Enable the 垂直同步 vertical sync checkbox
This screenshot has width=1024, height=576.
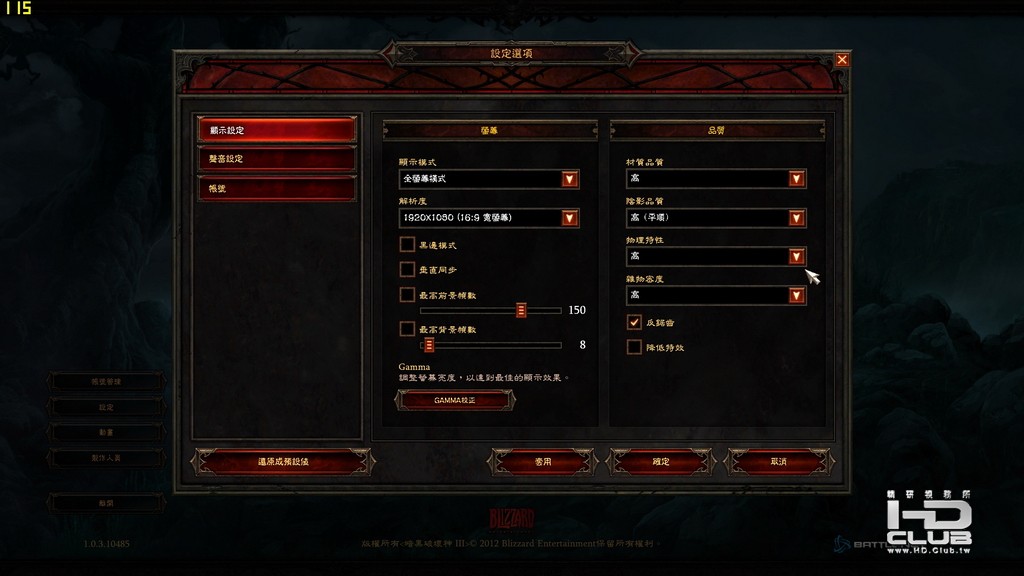pyautogui.click(x=407, y=269)
